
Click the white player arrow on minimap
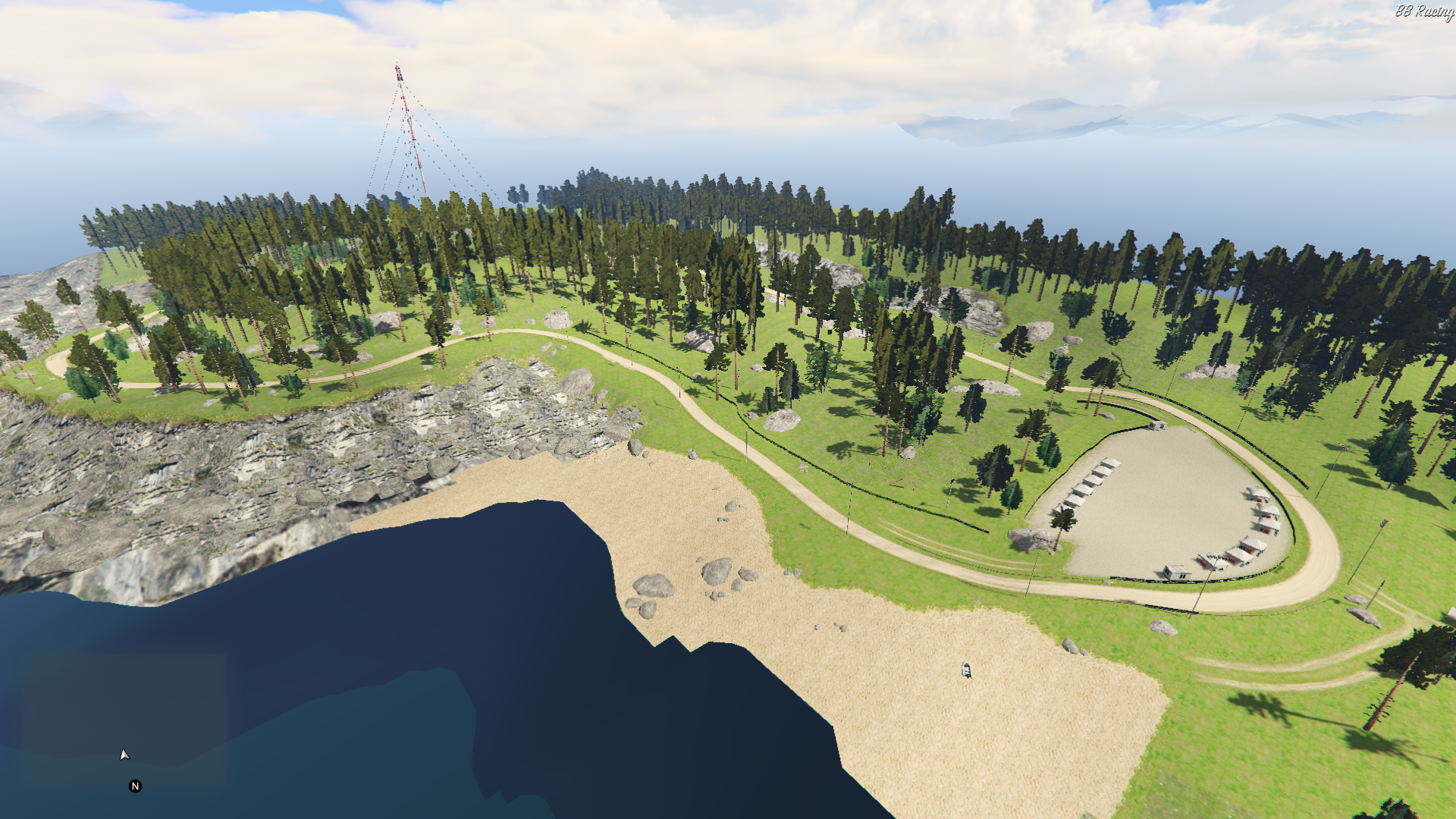(124, 755)
